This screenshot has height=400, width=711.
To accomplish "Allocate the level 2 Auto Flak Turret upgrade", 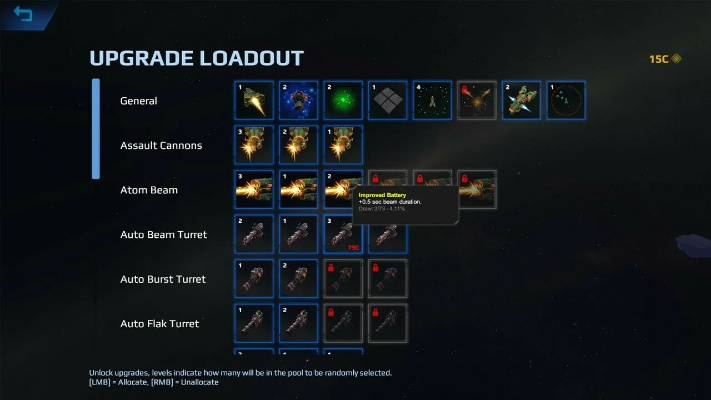I will (298, 323).
